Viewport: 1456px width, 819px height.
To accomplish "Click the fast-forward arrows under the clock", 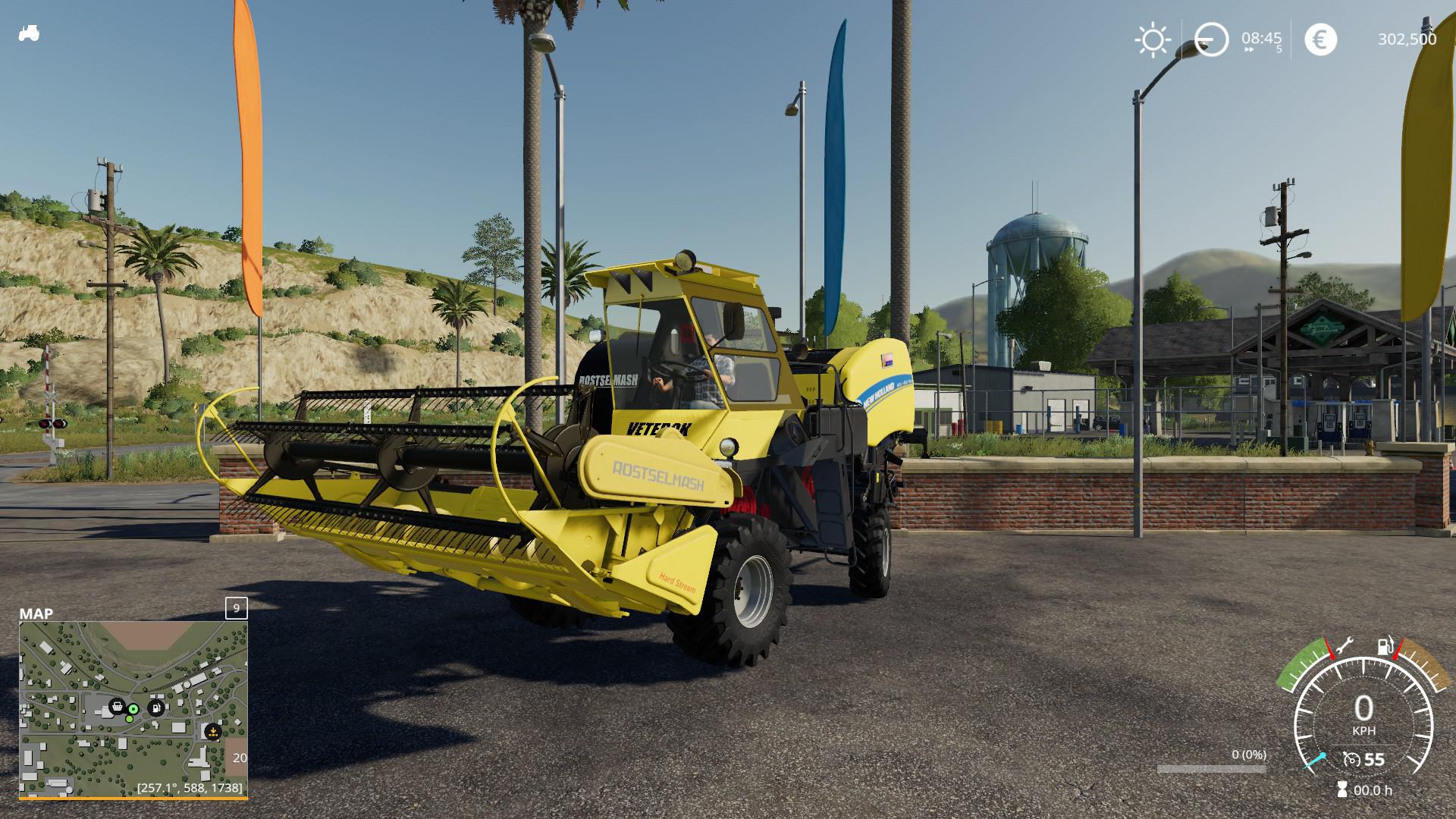I will pos(1249,50).
